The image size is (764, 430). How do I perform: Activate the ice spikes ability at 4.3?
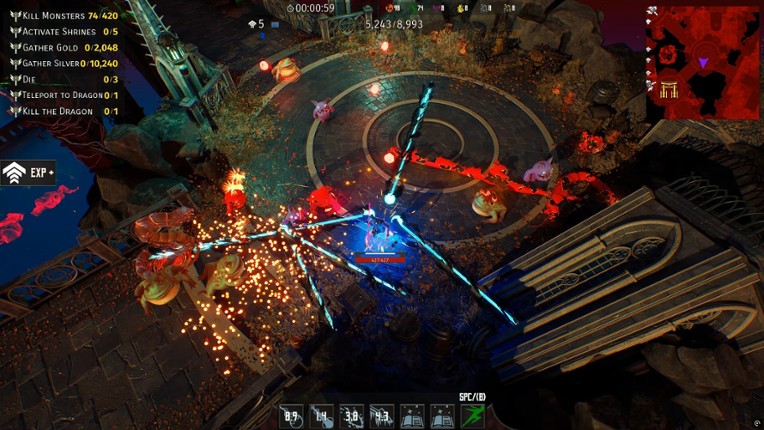click(381, 416)
